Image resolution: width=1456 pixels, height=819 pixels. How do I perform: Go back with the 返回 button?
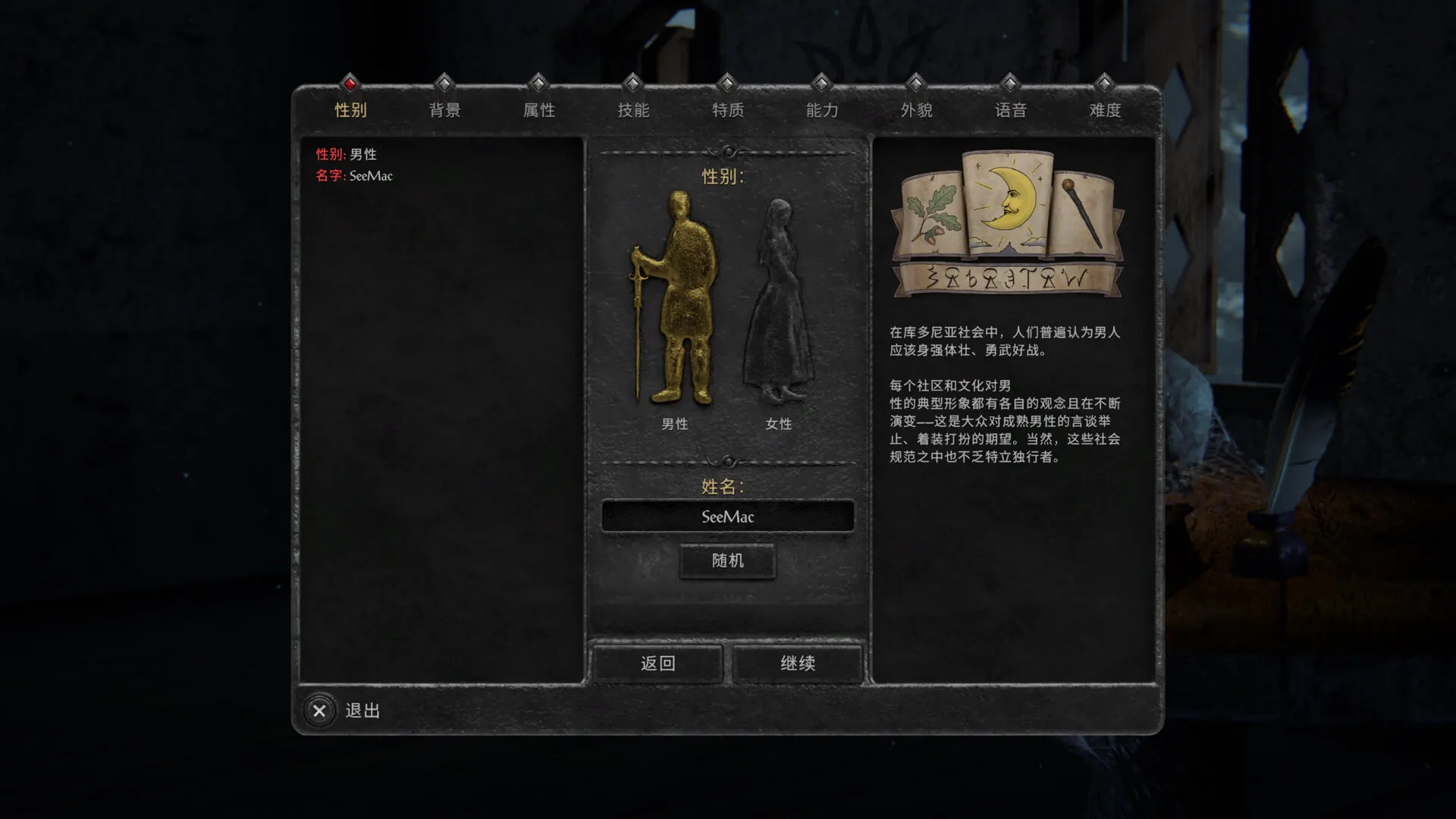click(657, 664)
